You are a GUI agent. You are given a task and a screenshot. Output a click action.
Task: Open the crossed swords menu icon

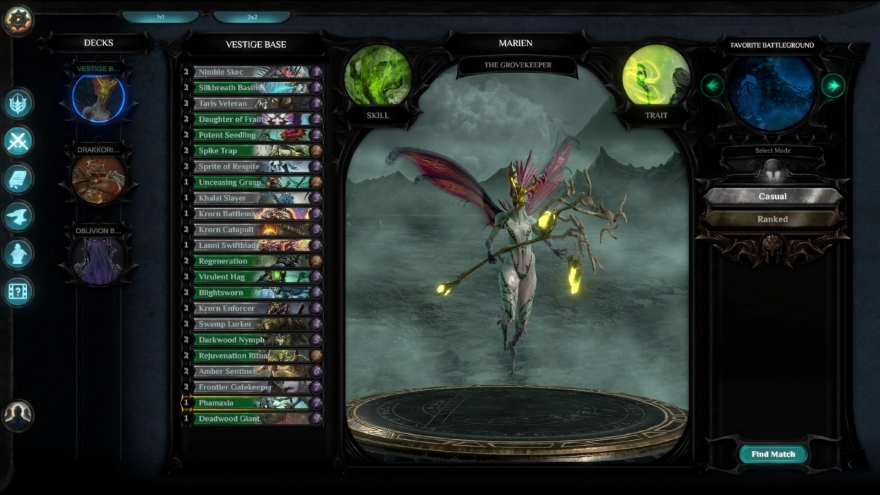tap(18, 141)
